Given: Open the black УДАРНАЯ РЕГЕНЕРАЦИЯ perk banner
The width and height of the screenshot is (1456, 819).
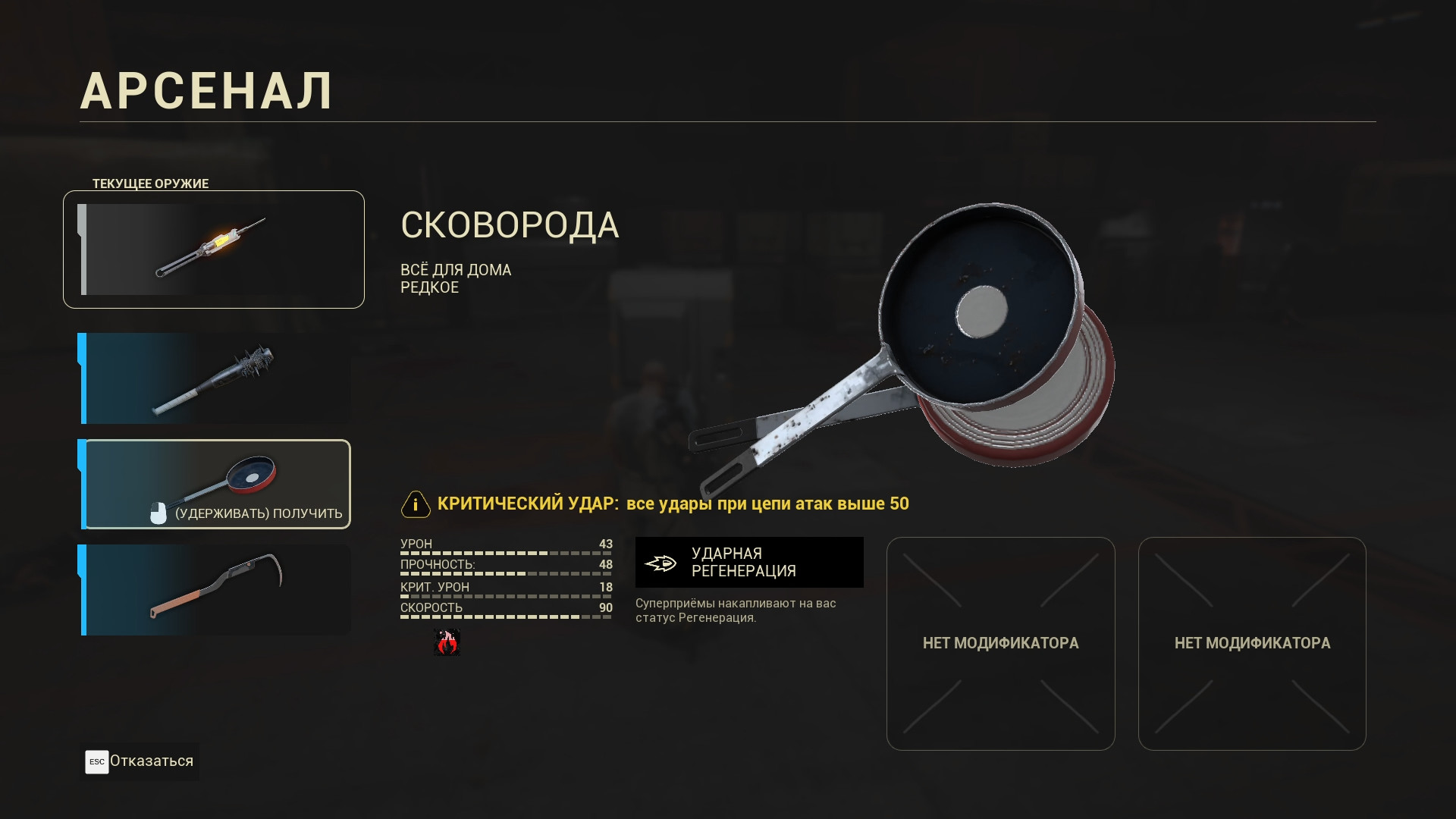Looking at the screenshot, I should coord(749,562).
